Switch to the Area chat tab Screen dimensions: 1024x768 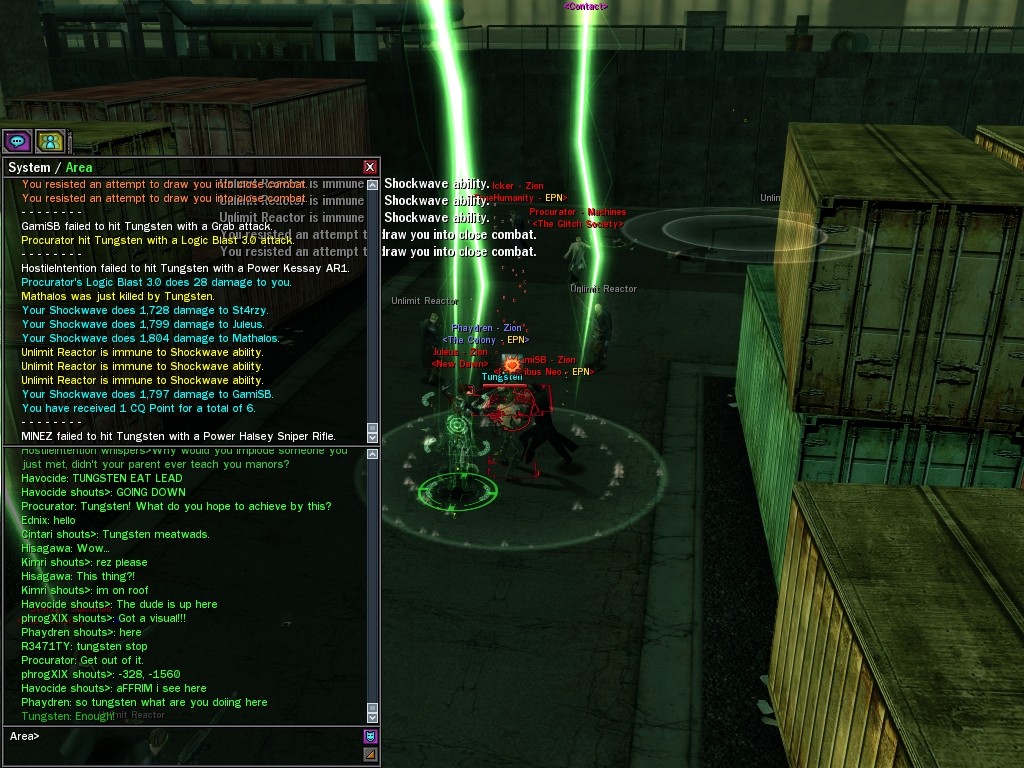tap(79, 167)
